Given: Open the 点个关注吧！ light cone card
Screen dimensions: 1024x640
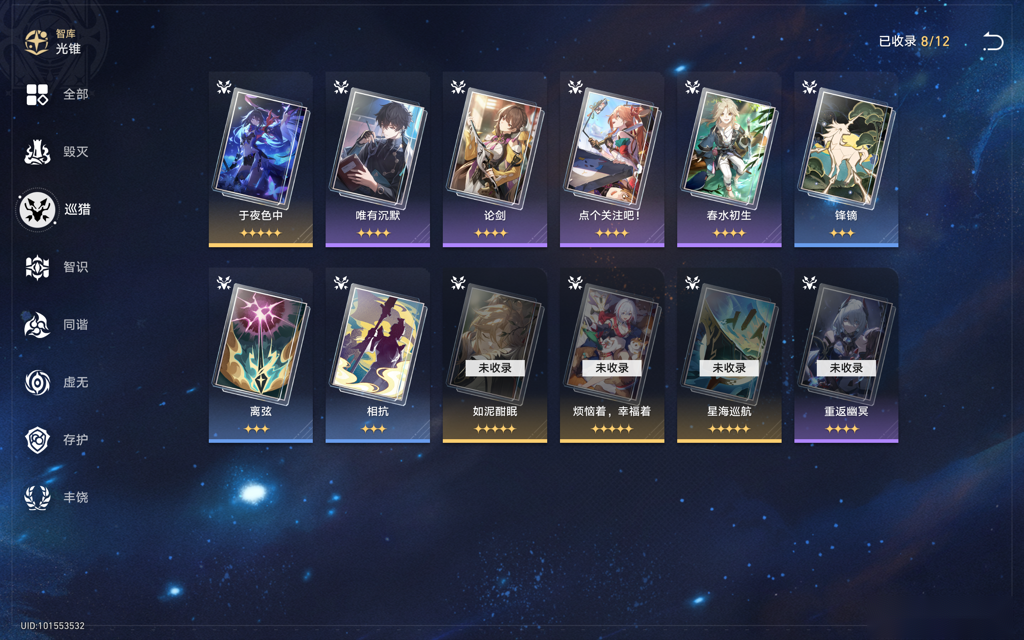Looking at the screenshot, I should coord(612,158).
